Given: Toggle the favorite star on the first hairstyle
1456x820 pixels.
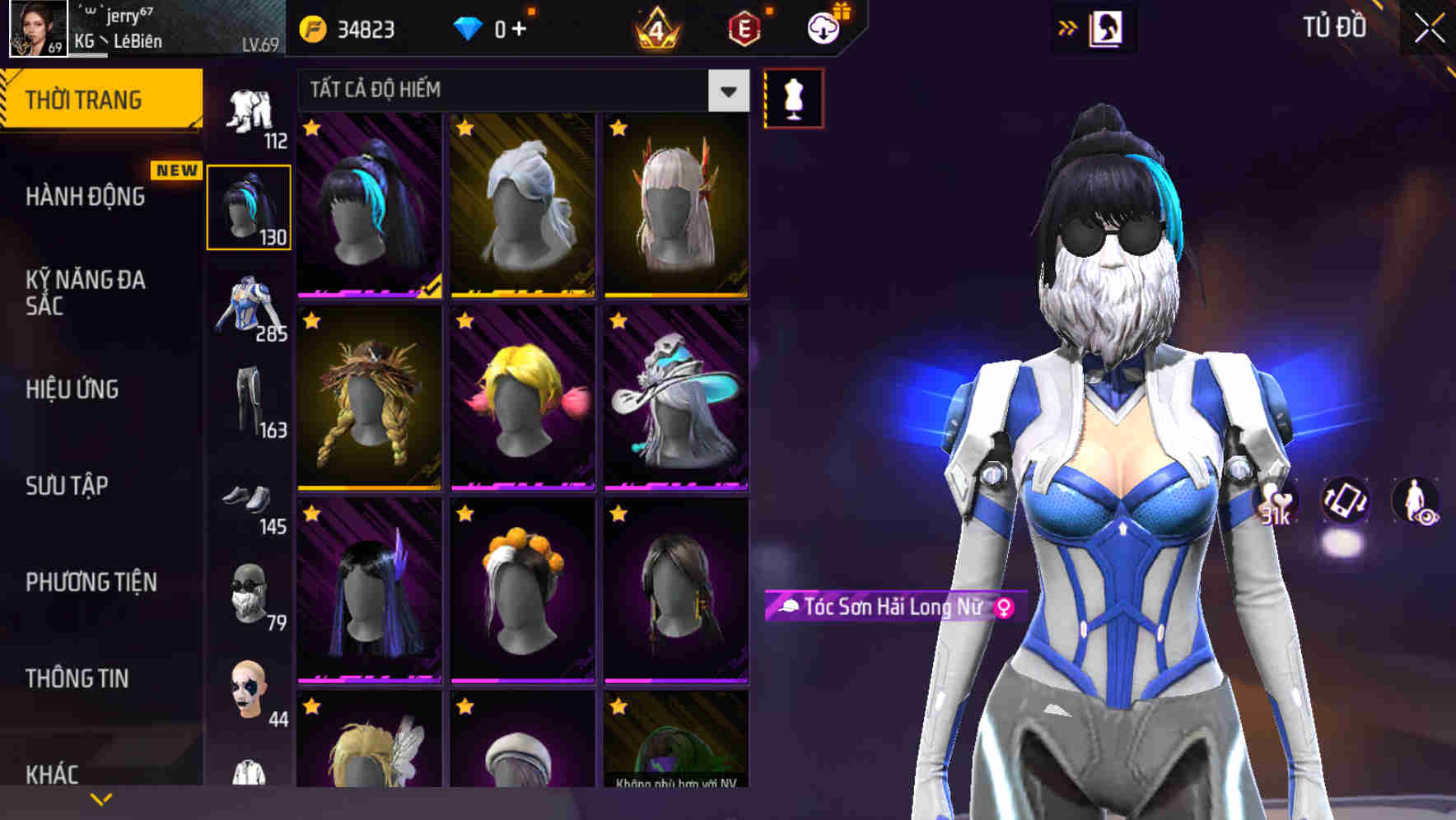Looking at the screenshot, I should 311,128.
